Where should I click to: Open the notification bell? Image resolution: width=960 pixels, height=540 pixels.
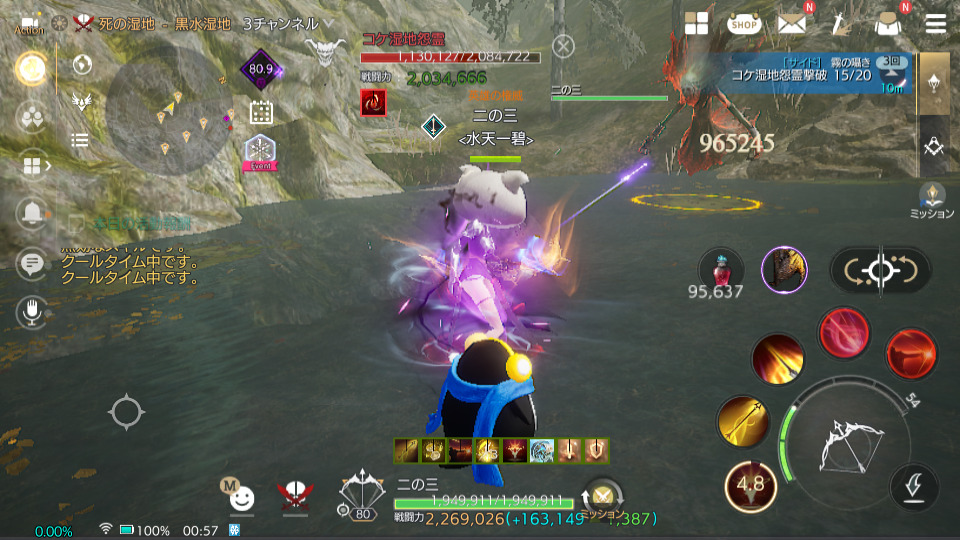tap(32, 212)
